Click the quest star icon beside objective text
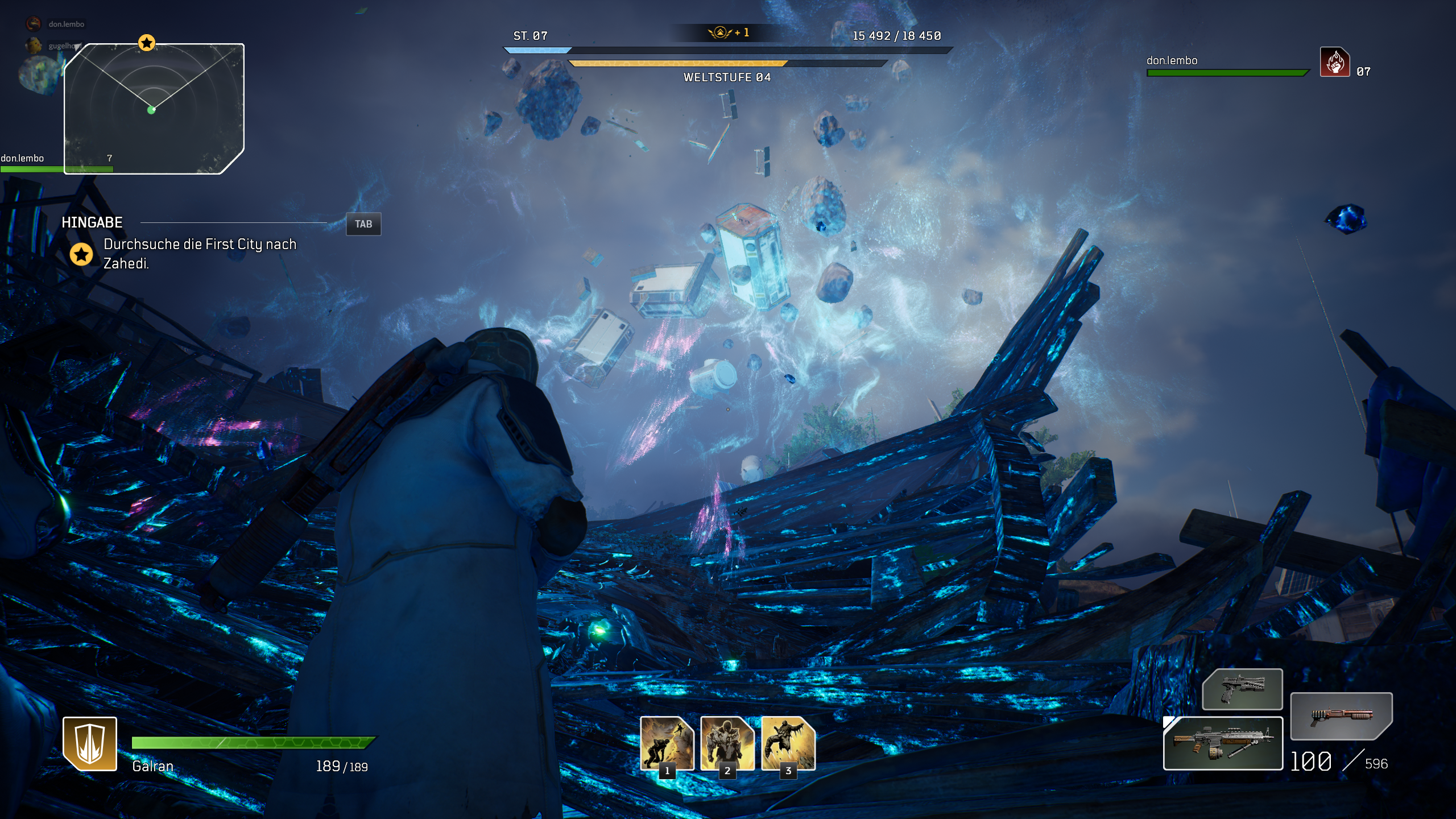The image size is (1456, 819). coord(81,254)
